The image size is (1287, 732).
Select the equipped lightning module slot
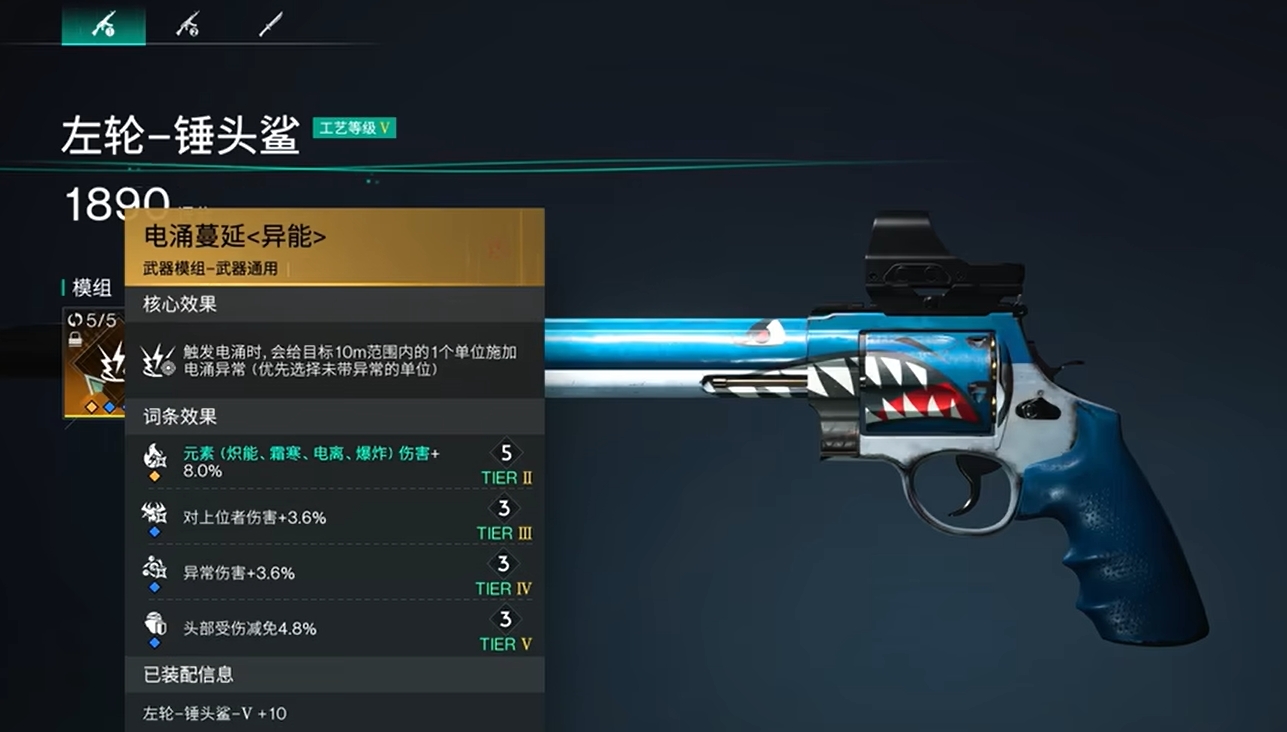94,362
